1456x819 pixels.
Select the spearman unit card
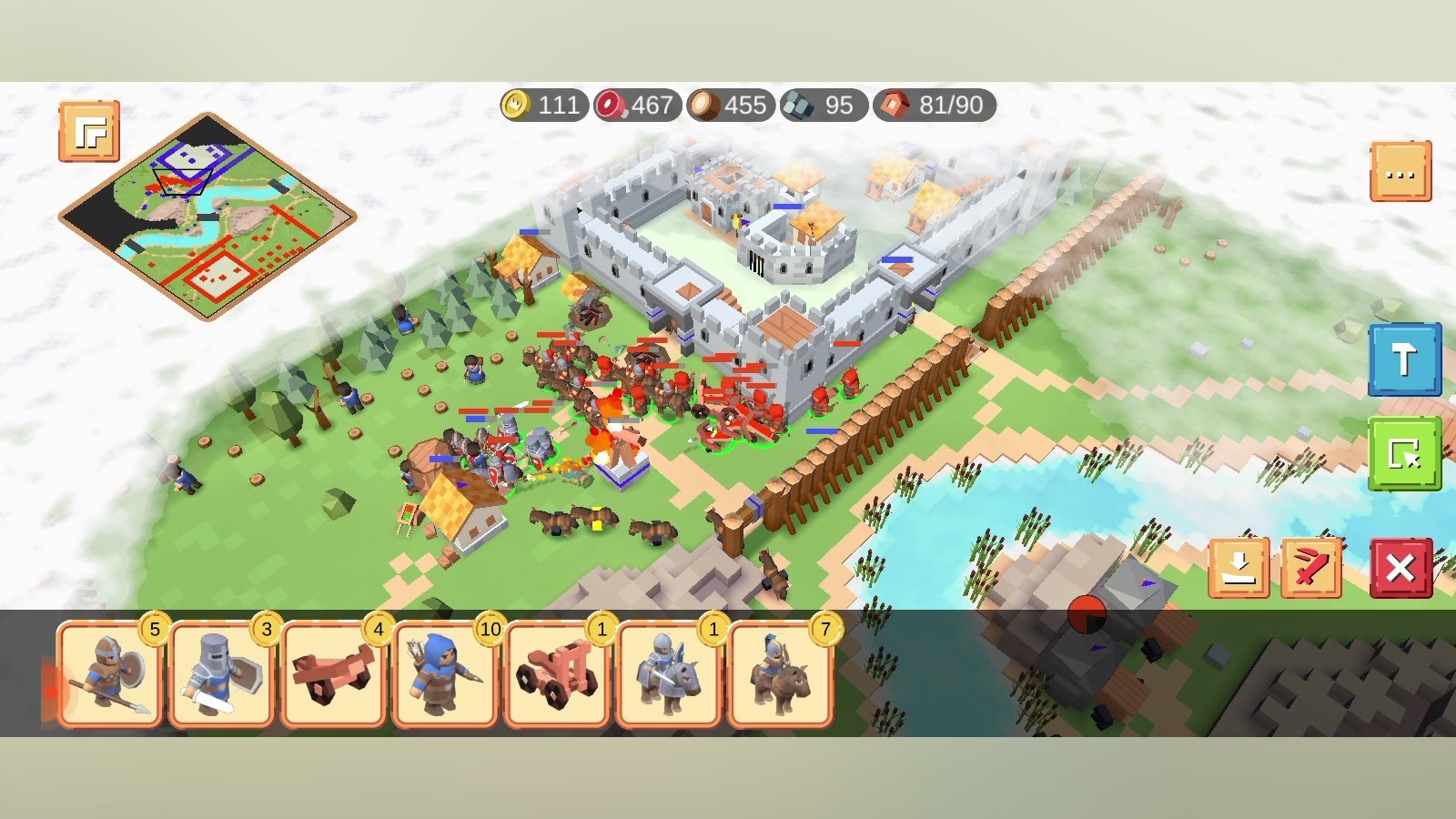click(x=110, y=675)
